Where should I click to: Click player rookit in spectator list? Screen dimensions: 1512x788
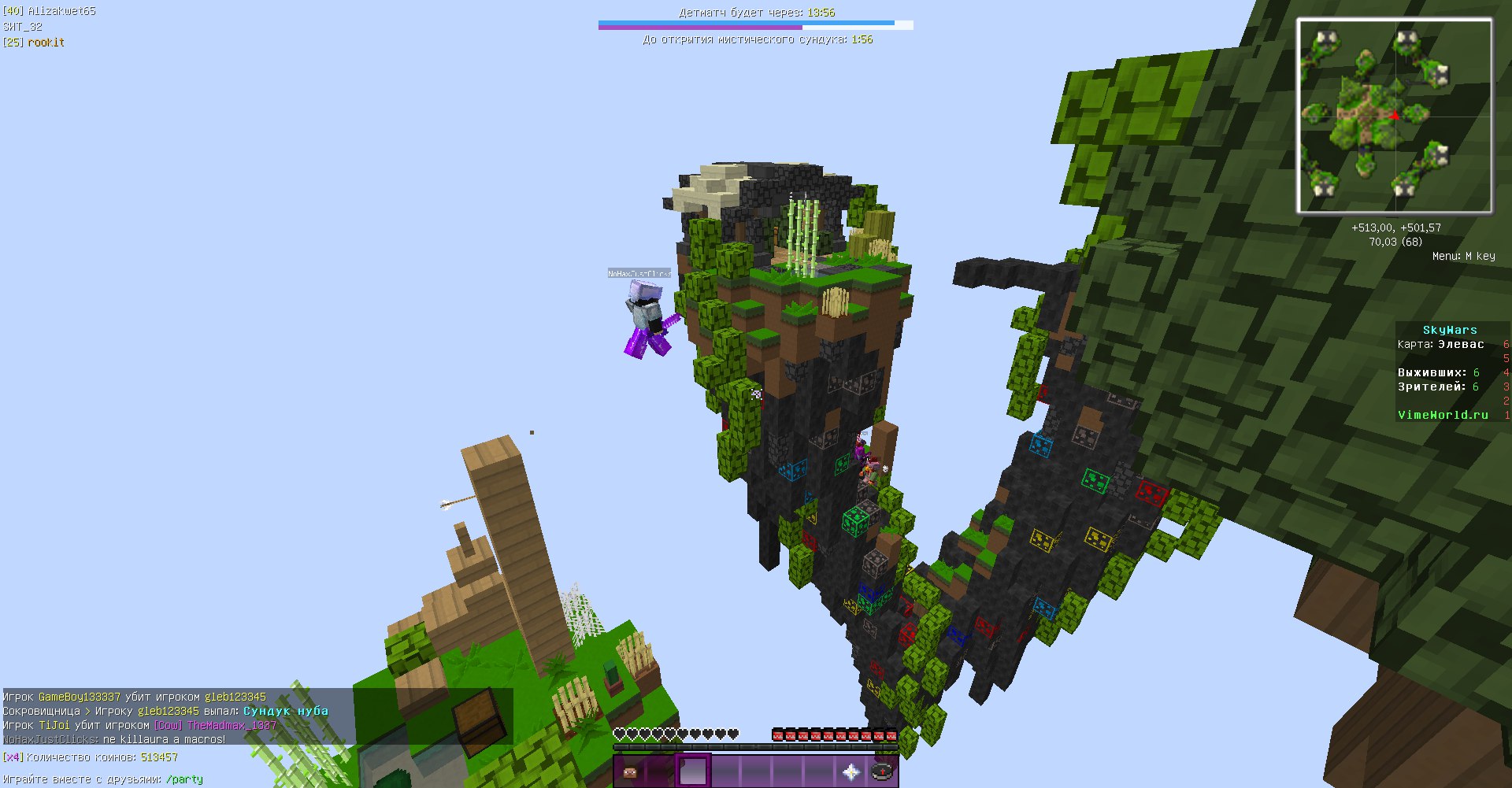click(46, 43)
